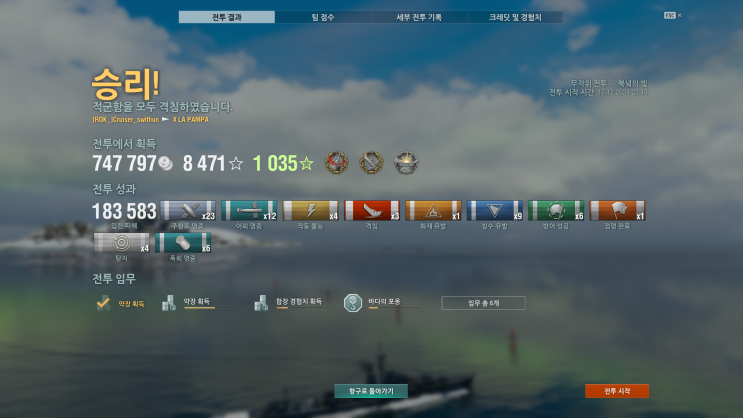
Task: Show the 크레딧 및 경험치 tab
Action: point(515,17)
